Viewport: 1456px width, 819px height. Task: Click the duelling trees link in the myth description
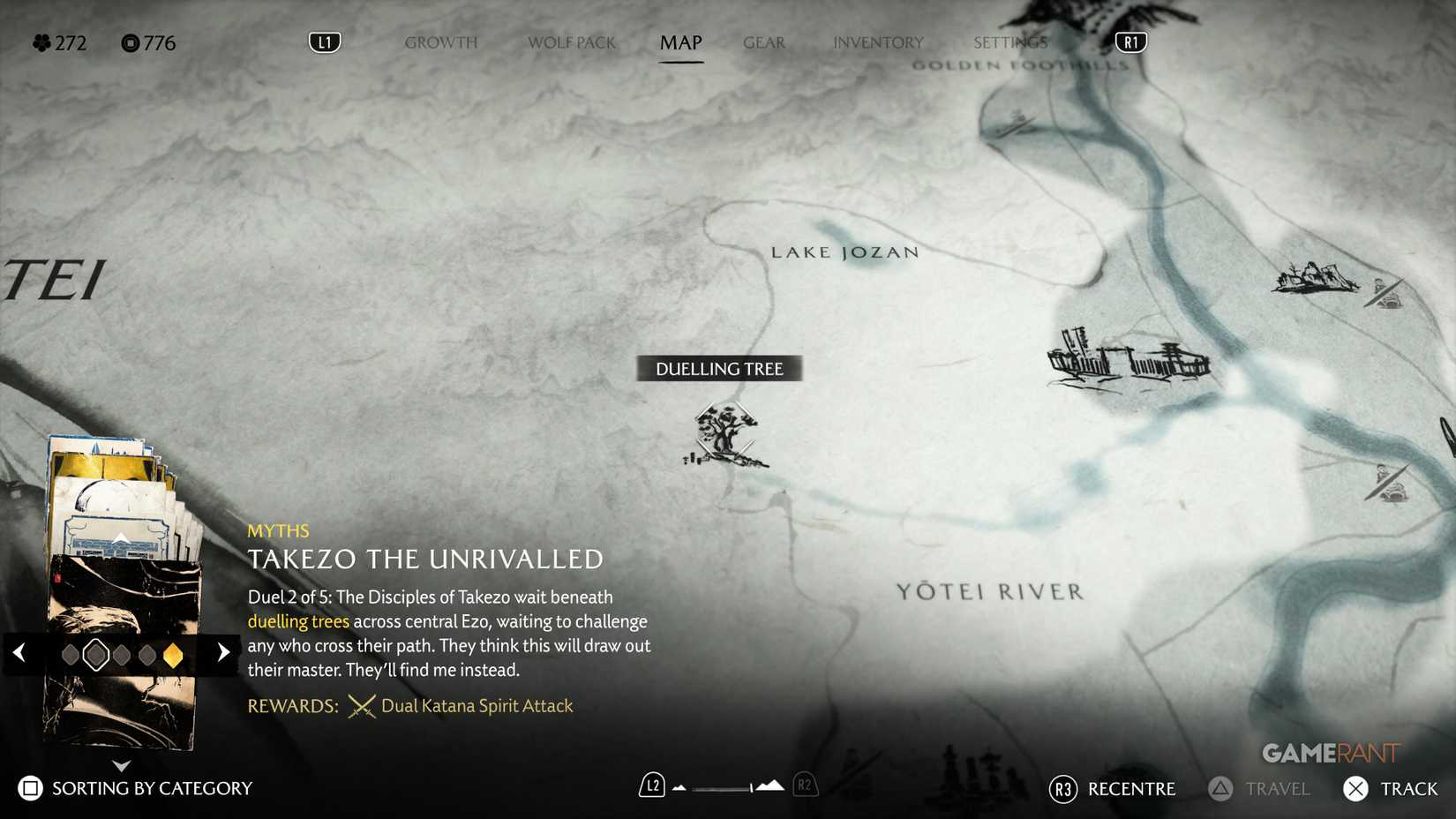pyautogui.click(x=299, y=621)
